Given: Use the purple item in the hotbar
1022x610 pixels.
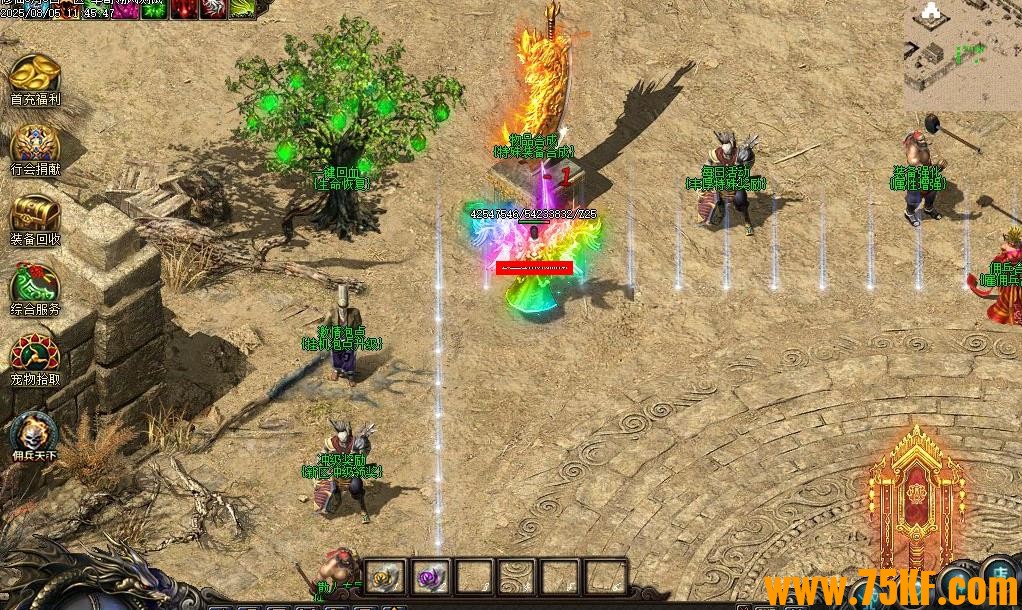Looking at the screenshot, I should coord(431,577).
